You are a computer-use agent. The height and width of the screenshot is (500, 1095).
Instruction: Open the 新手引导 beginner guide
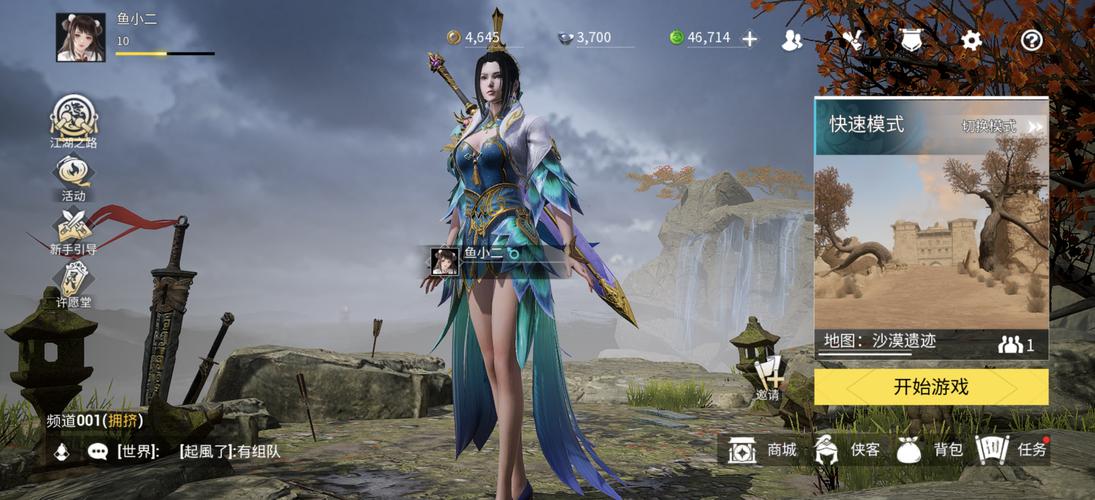click(74, 231)
